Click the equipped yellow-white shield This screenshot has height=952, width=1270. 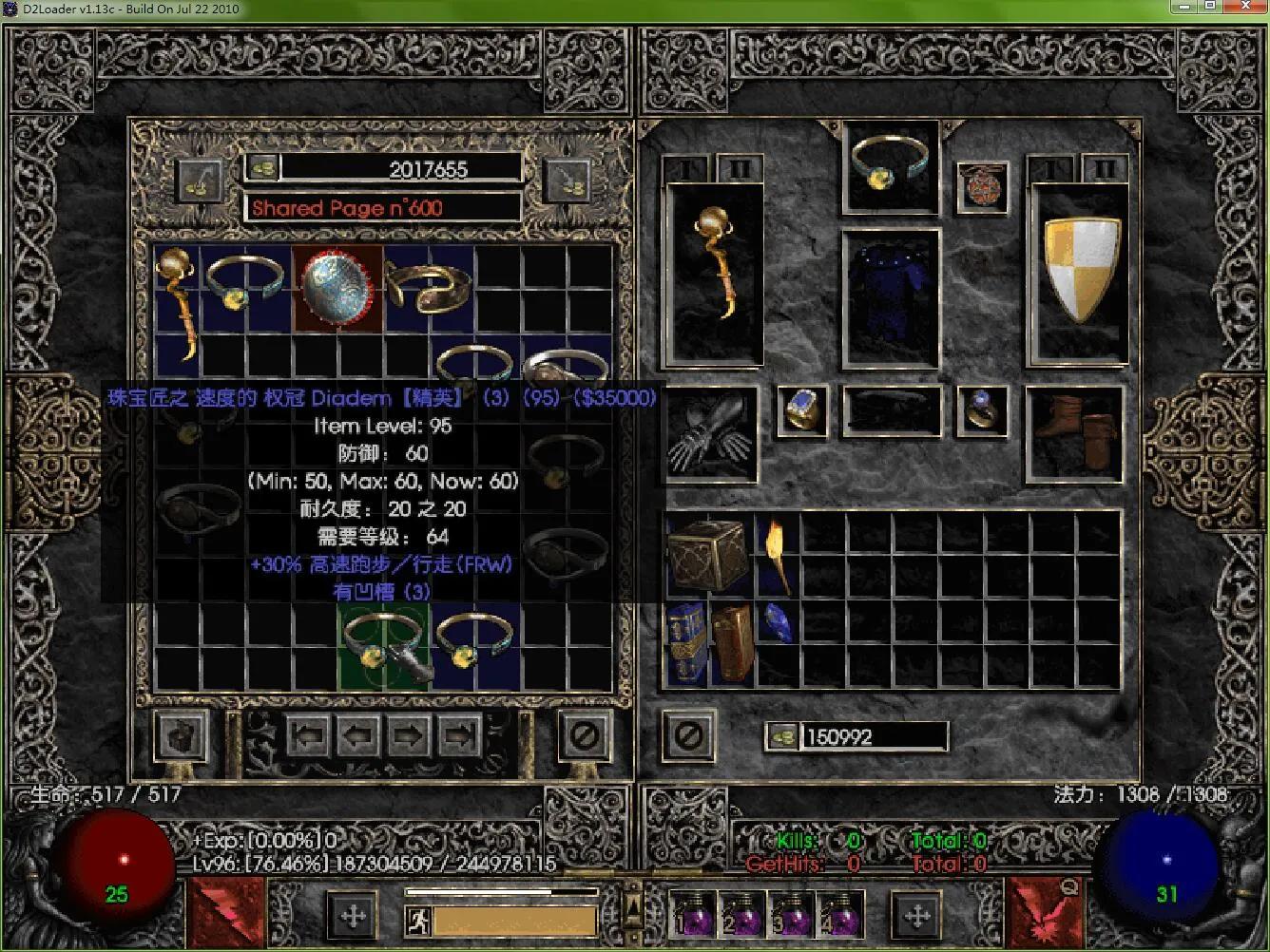pyautogui.click(x=1082, y=270)
